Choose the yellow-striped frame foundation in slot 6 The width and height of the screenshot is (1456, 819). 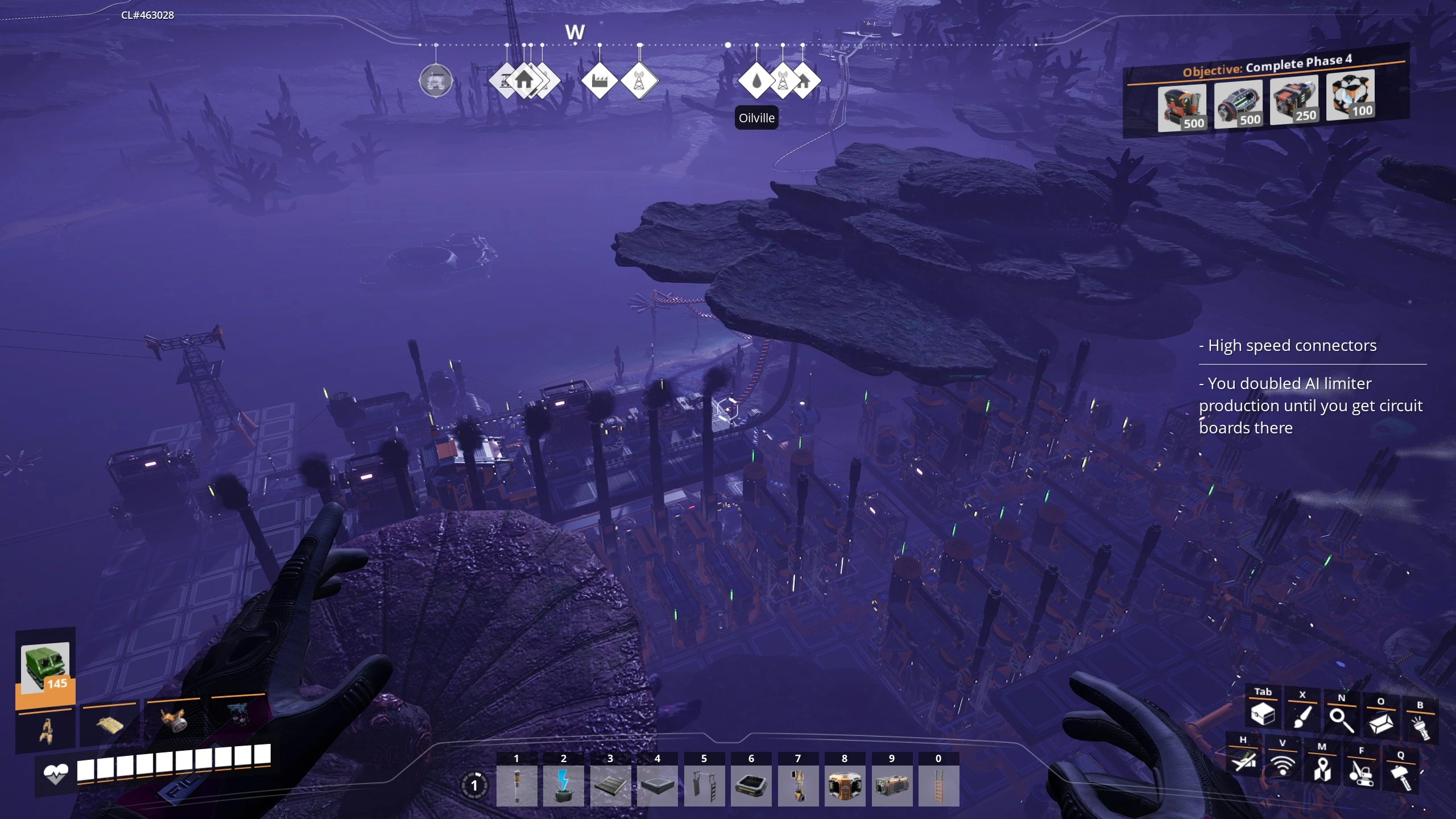pos(751,785)
